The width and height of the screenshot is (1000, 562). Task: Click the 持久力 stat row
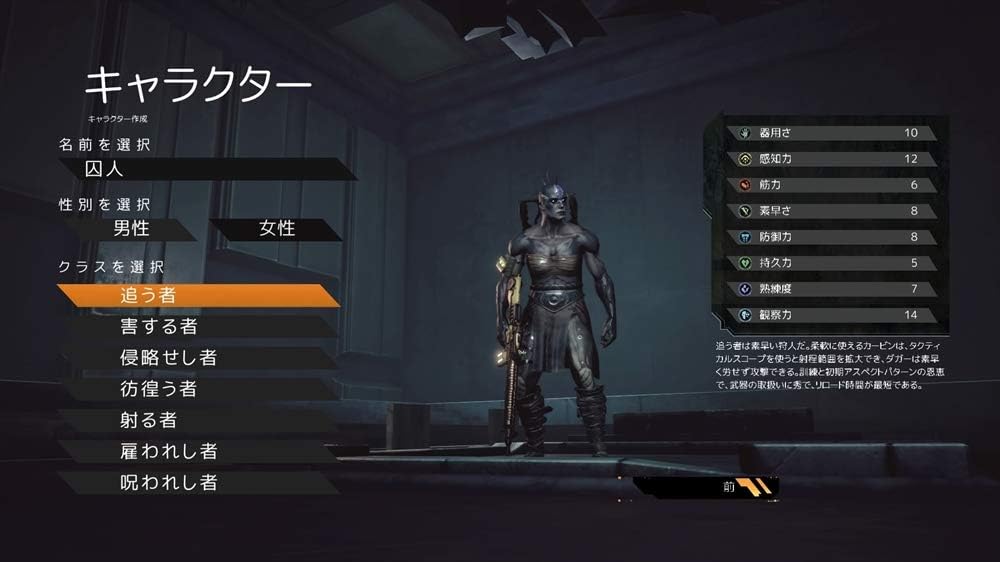(835, 263)
